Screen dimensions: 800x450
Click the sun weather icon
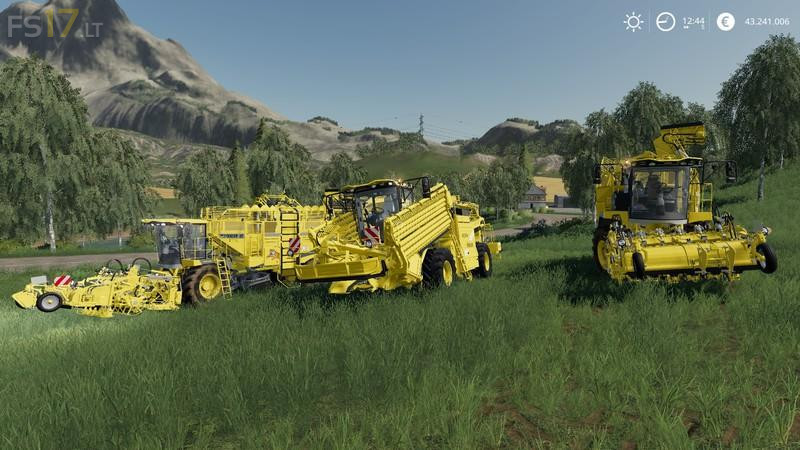tap(633, 22)
